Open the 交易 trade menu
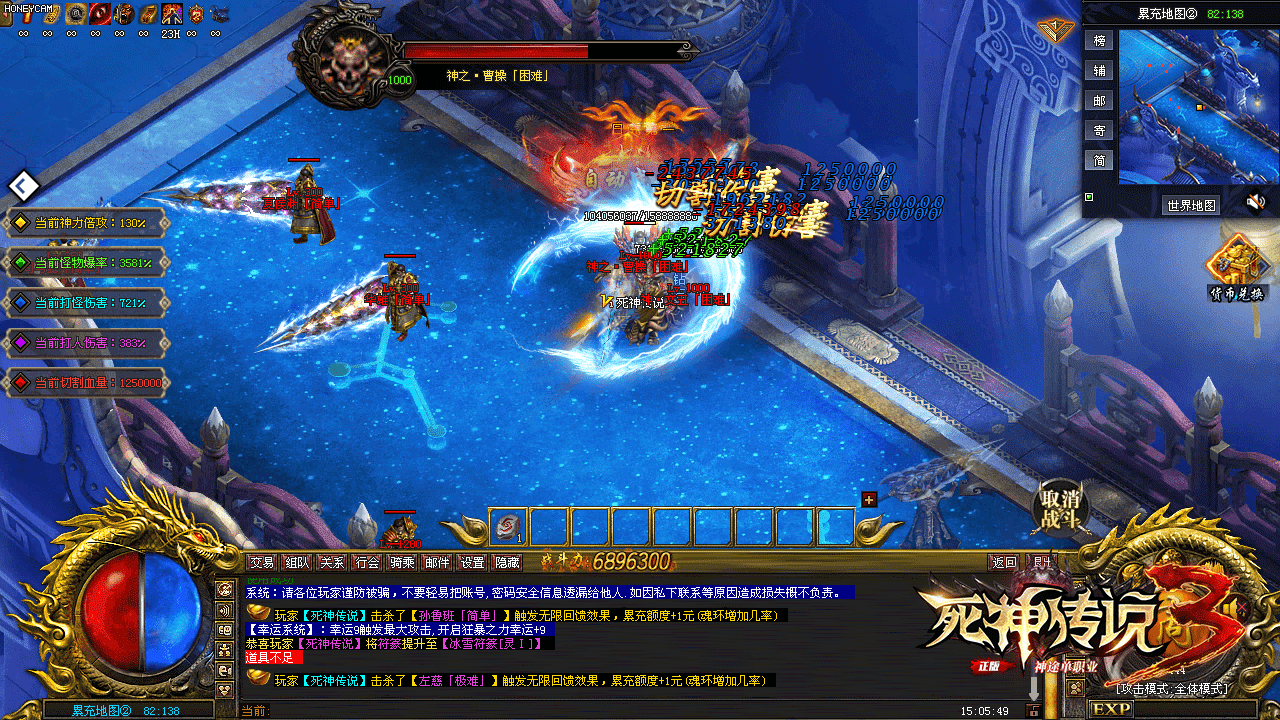Screen dimensions: 1280x720 pyautogui.click(x=262, y=563)
